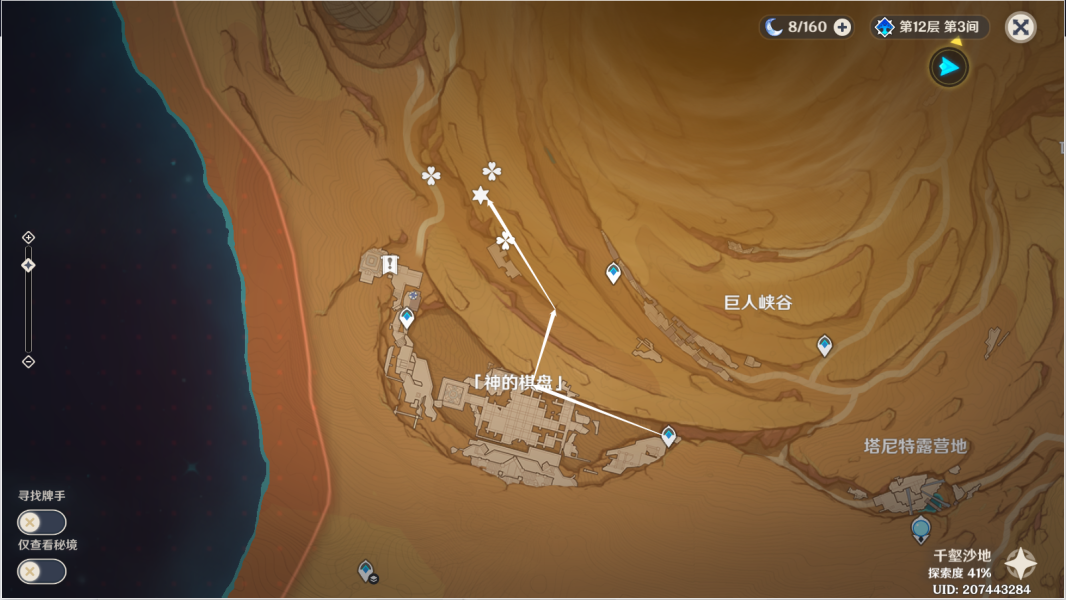Zoom in using the slider's plus icon
This screenshot has height=600, width=1066.
coord(28,237)
